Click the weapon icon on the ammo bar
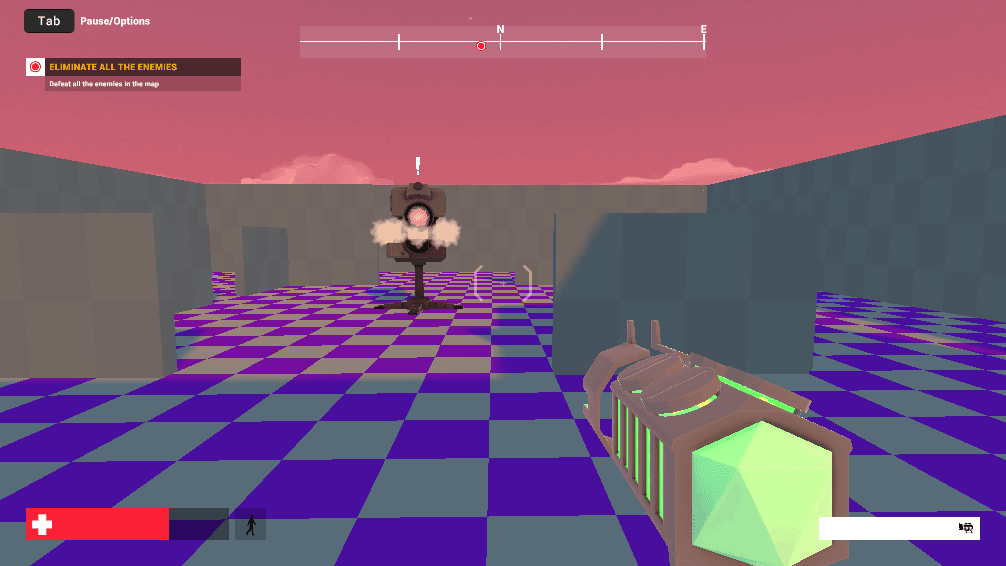The width and height of the screenshot is (1006, 566). [x=966, y=527]
